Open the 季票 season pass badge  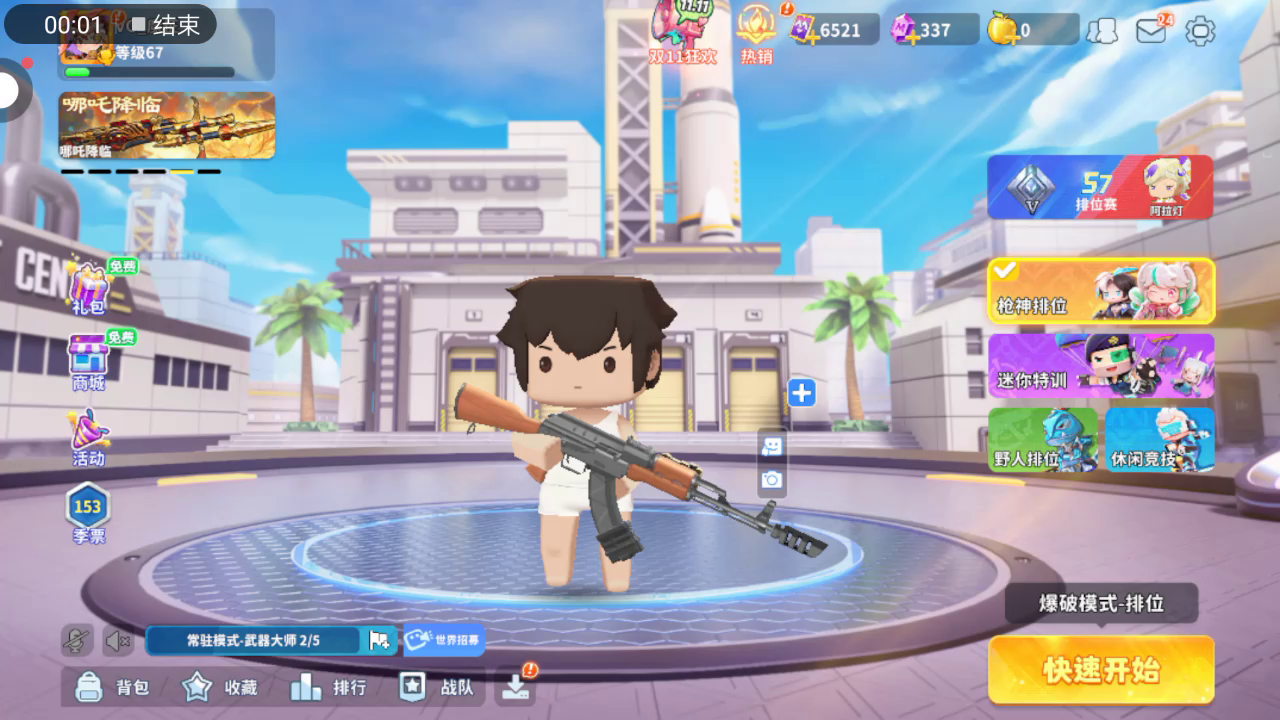[x=88, y=512]
